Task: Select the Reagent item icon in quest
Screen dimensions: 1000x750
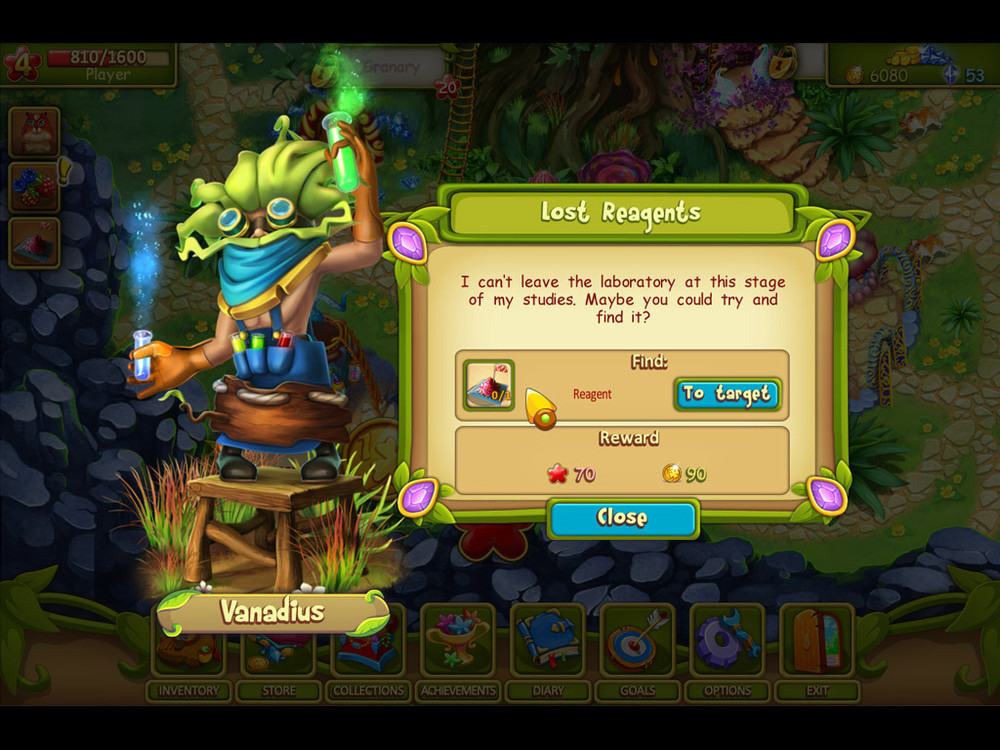Action: point(488,386)
